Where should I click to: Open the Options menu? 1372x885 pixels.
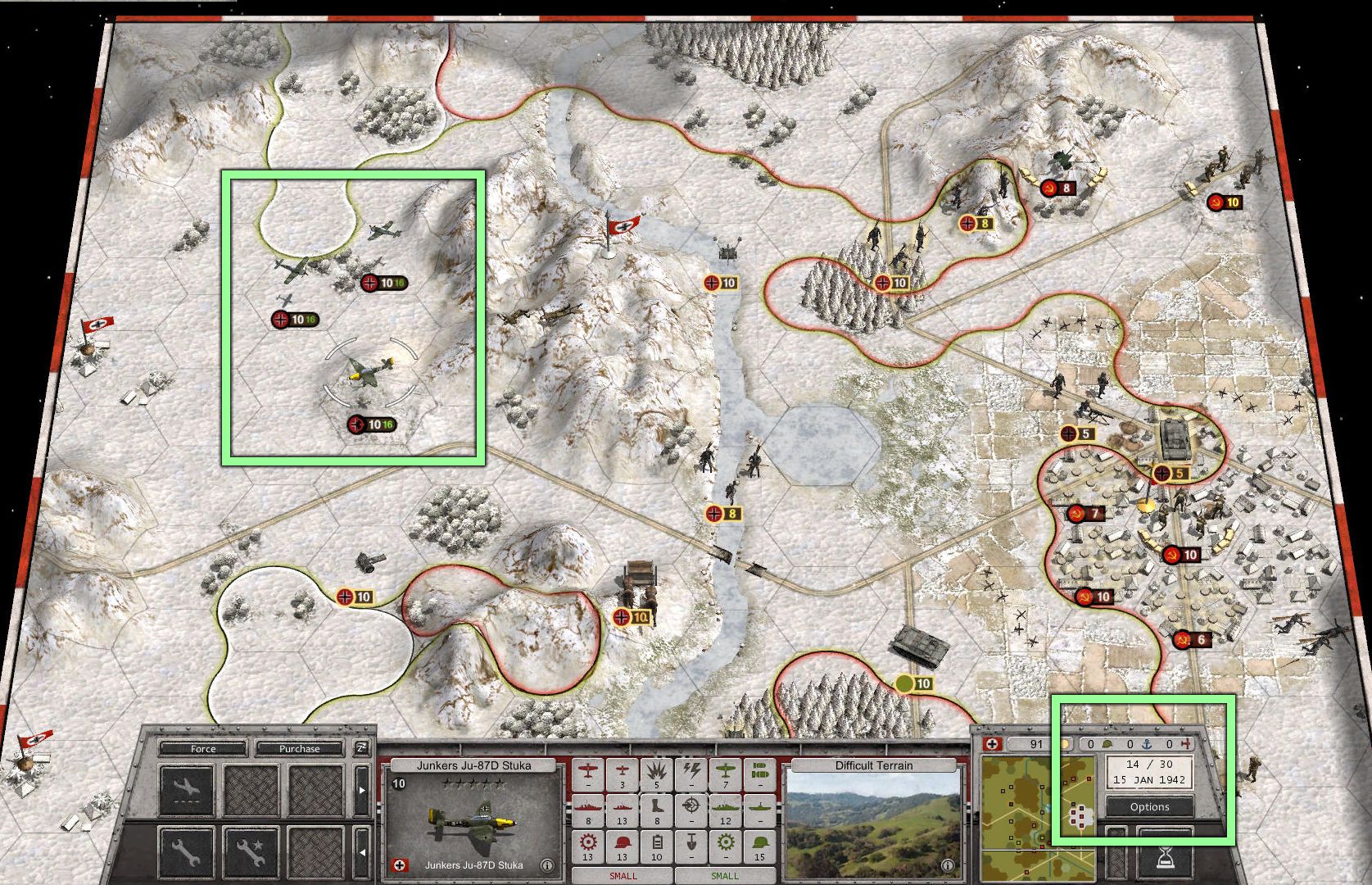pyautogui.click(x=1149, y=806)
